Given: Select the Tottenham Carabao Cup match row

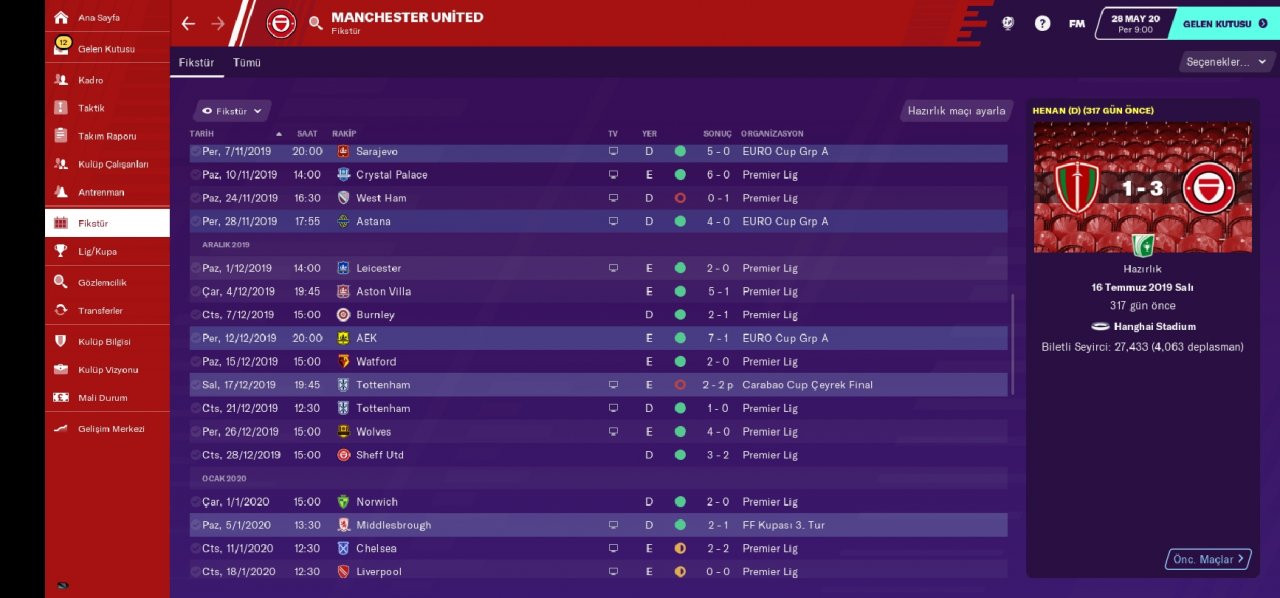Looking at the screenshot, I should [598, 385].
